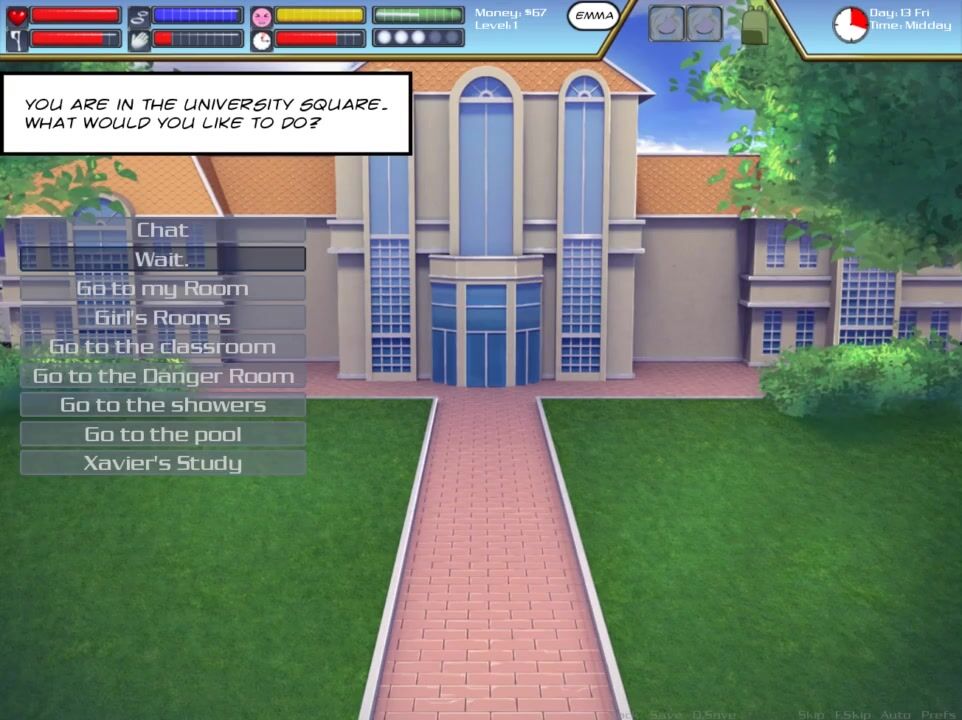Visit Xavier's Study
This screenshot has height=720, width=962.
162,463
